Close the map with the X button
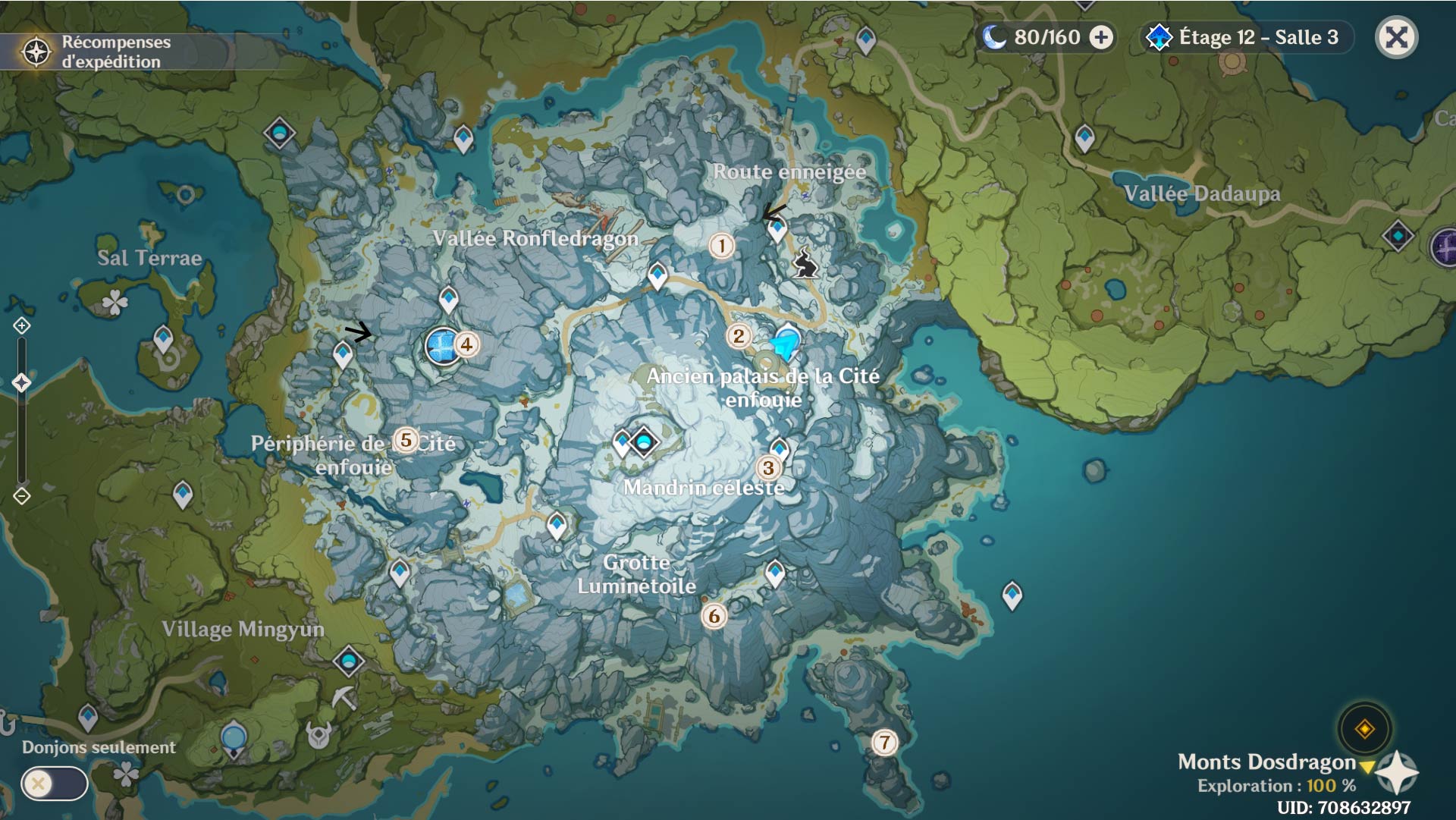Viewport: 1456px width, 820px height. (x=1396, y=37)
